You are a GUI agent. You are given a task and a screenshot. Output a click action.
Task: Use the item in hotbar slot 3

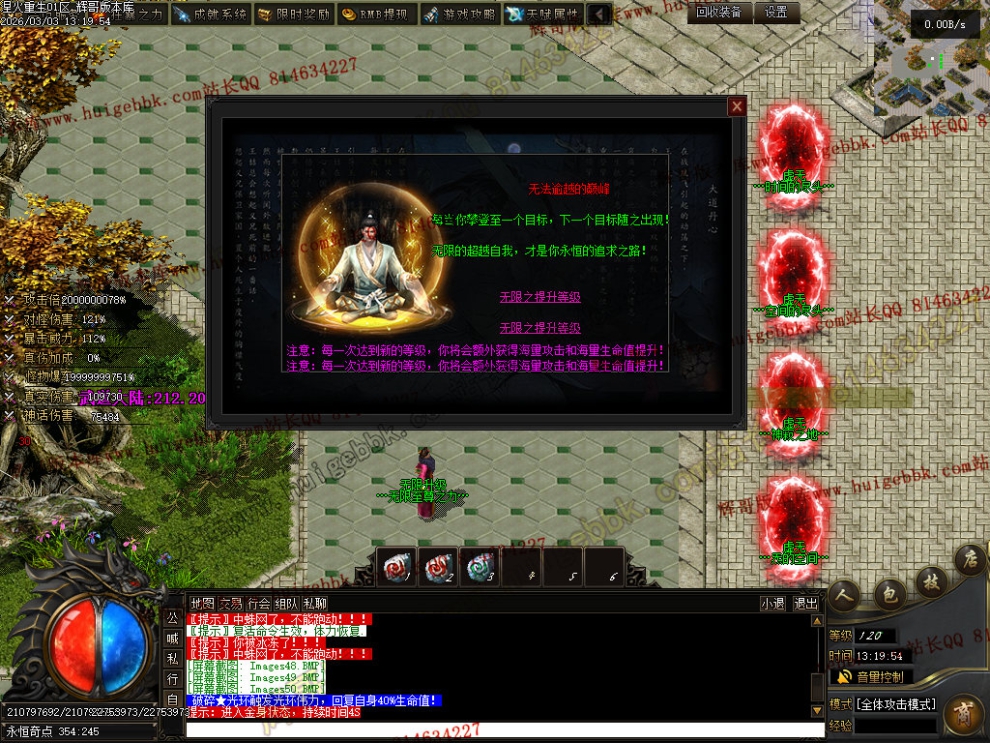(x=481, y=567)
